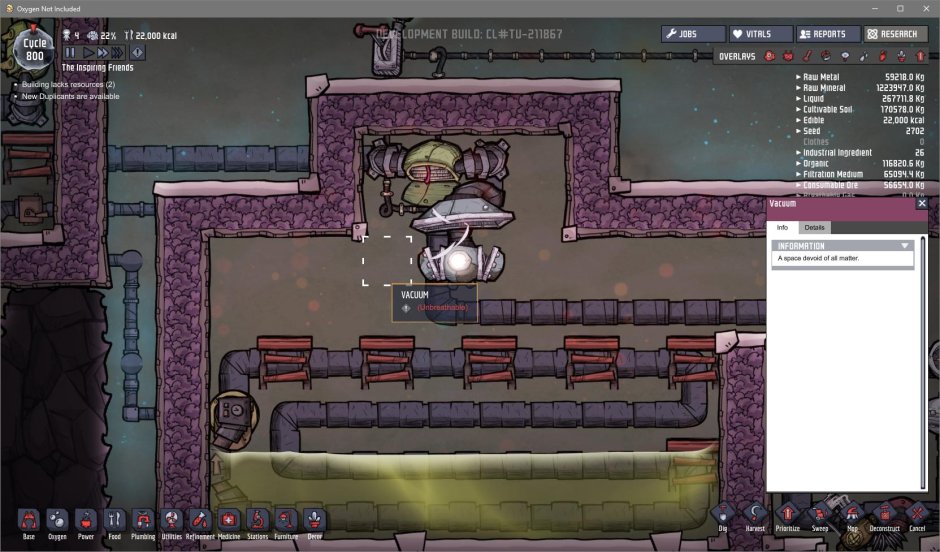Select the Plumbing build menu
Viewport: 940px width, 552px height.
(x=143, y=521)
